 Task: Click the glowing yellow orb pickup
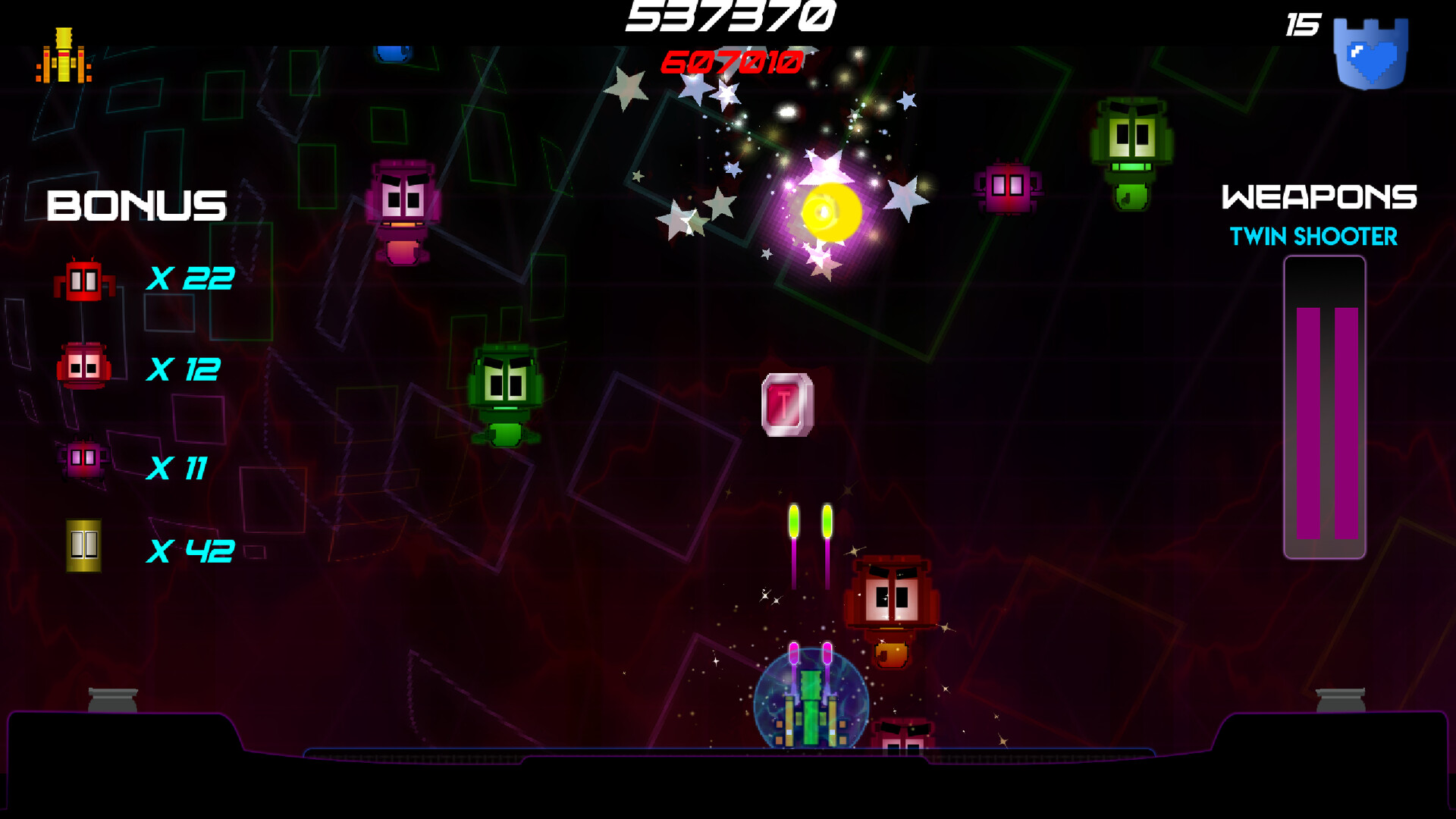pos(830,210)
